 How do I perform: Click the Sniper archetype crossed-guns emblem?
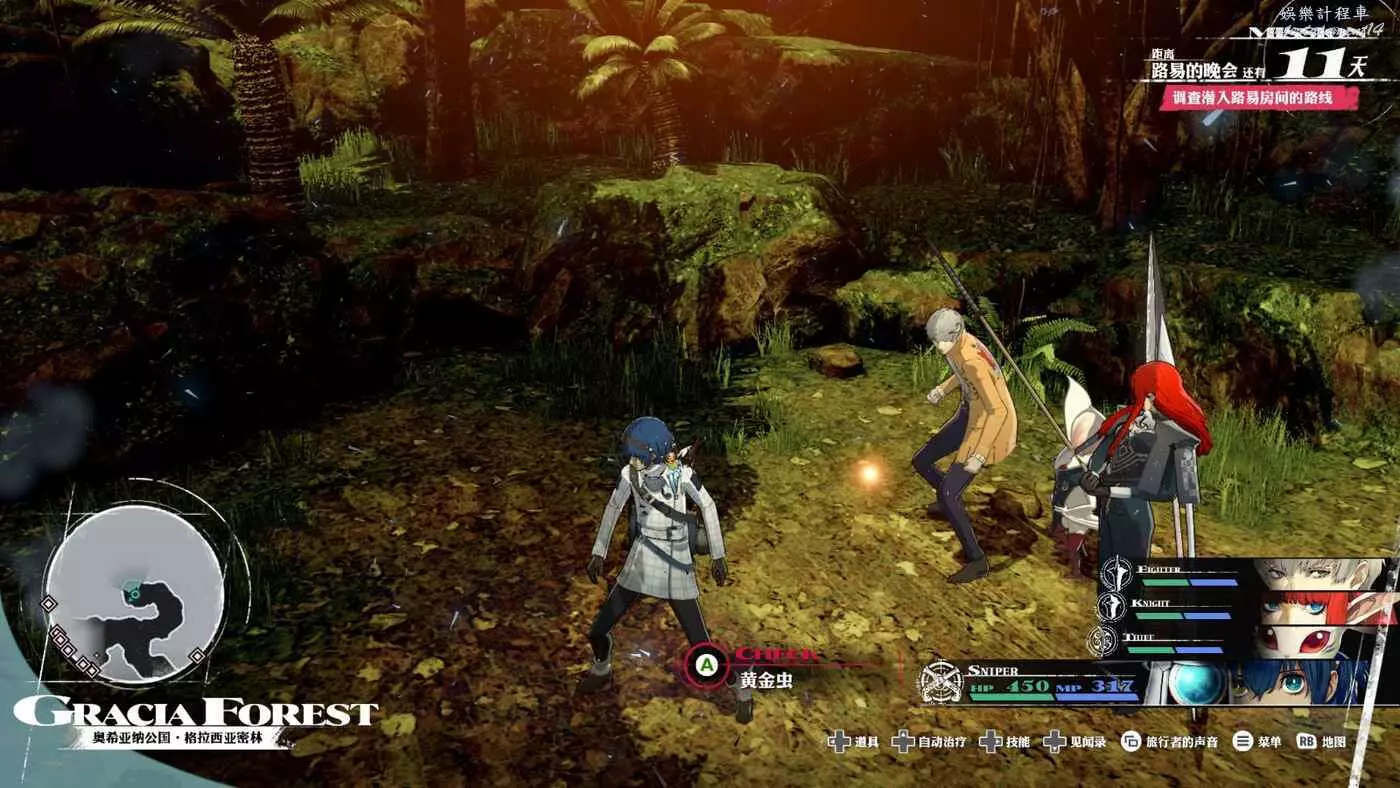coord(940,684)
